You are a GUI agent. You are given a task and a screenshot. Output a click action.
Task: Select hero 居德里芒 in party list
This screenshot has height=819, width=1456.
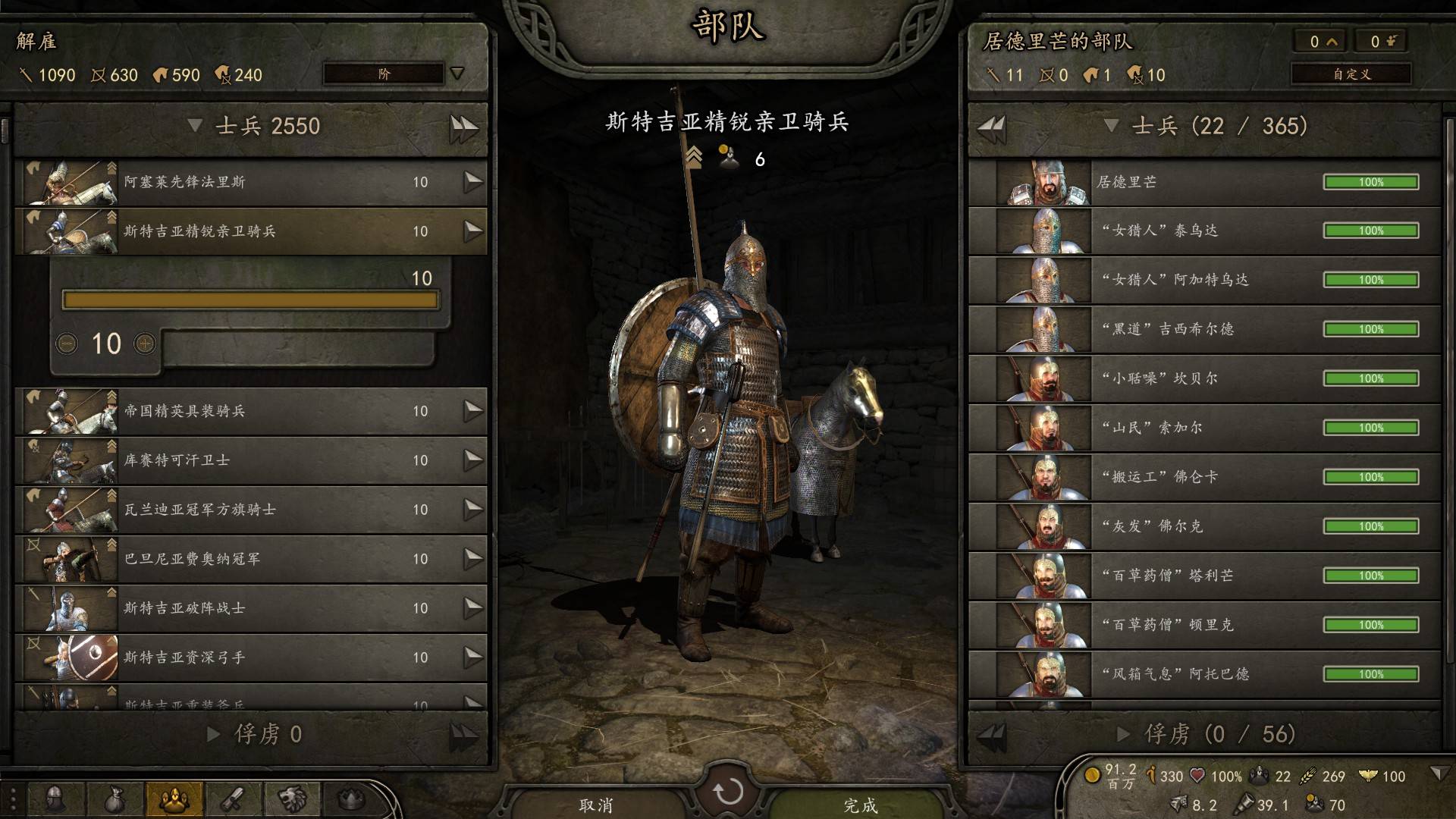(1206, 182)
